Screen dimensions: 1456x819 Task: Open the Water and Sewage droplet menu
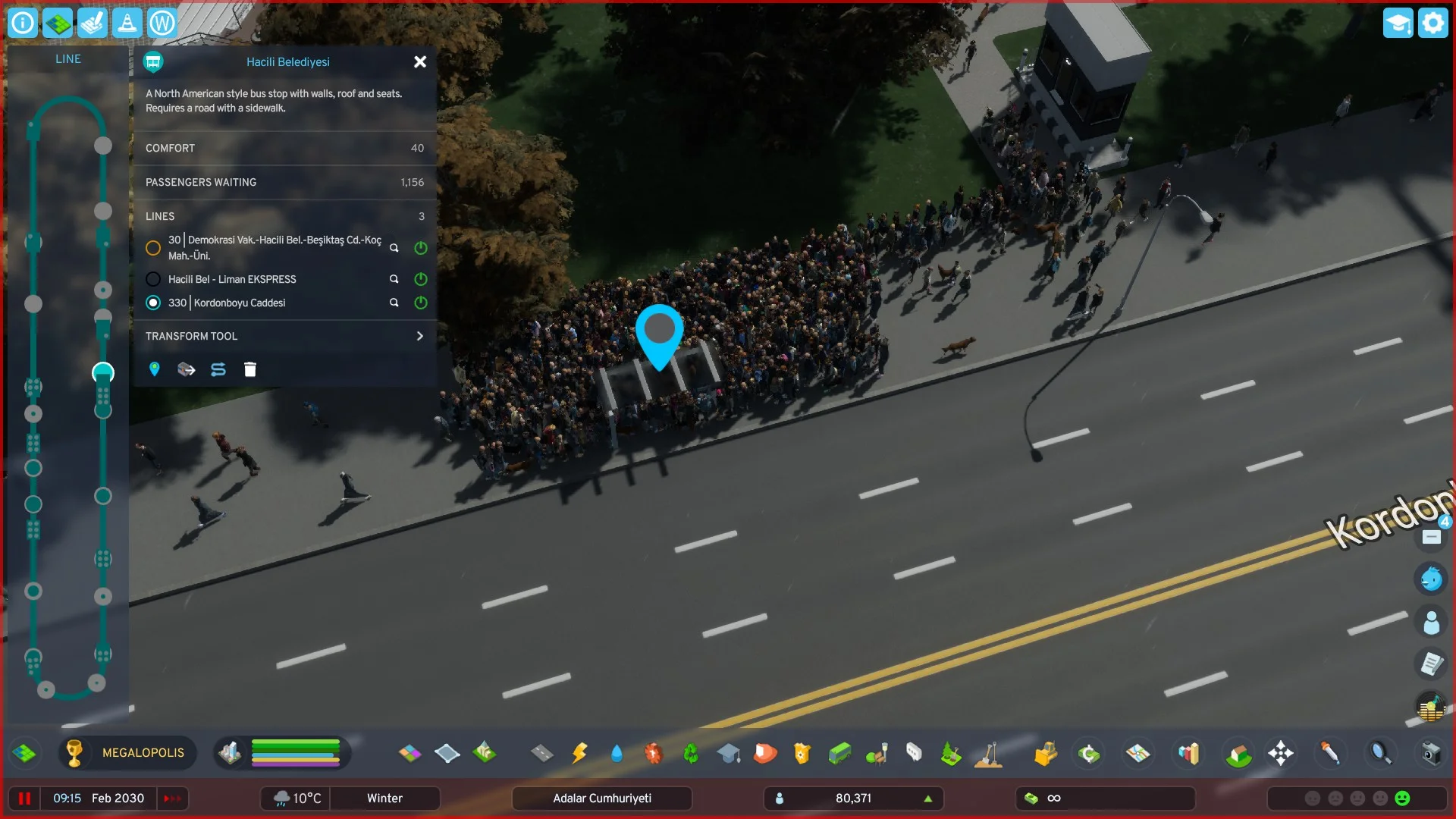pos(617,754)
